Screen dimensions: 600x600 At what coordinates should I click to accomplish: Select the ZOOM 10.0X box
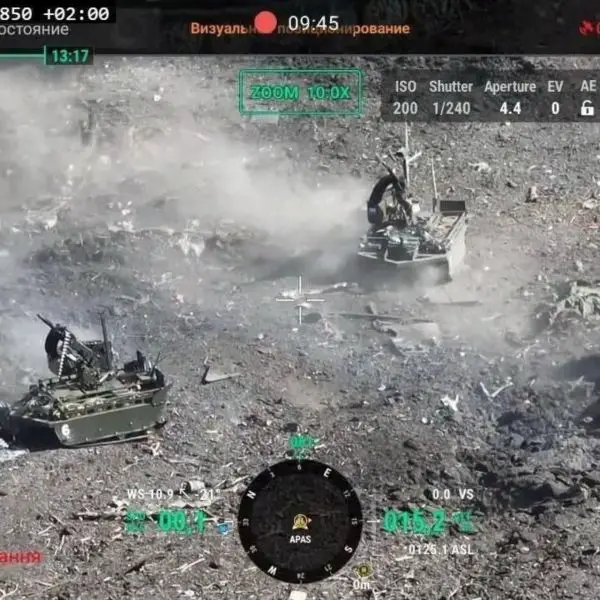pyautogui.click(x=300, y=92)
